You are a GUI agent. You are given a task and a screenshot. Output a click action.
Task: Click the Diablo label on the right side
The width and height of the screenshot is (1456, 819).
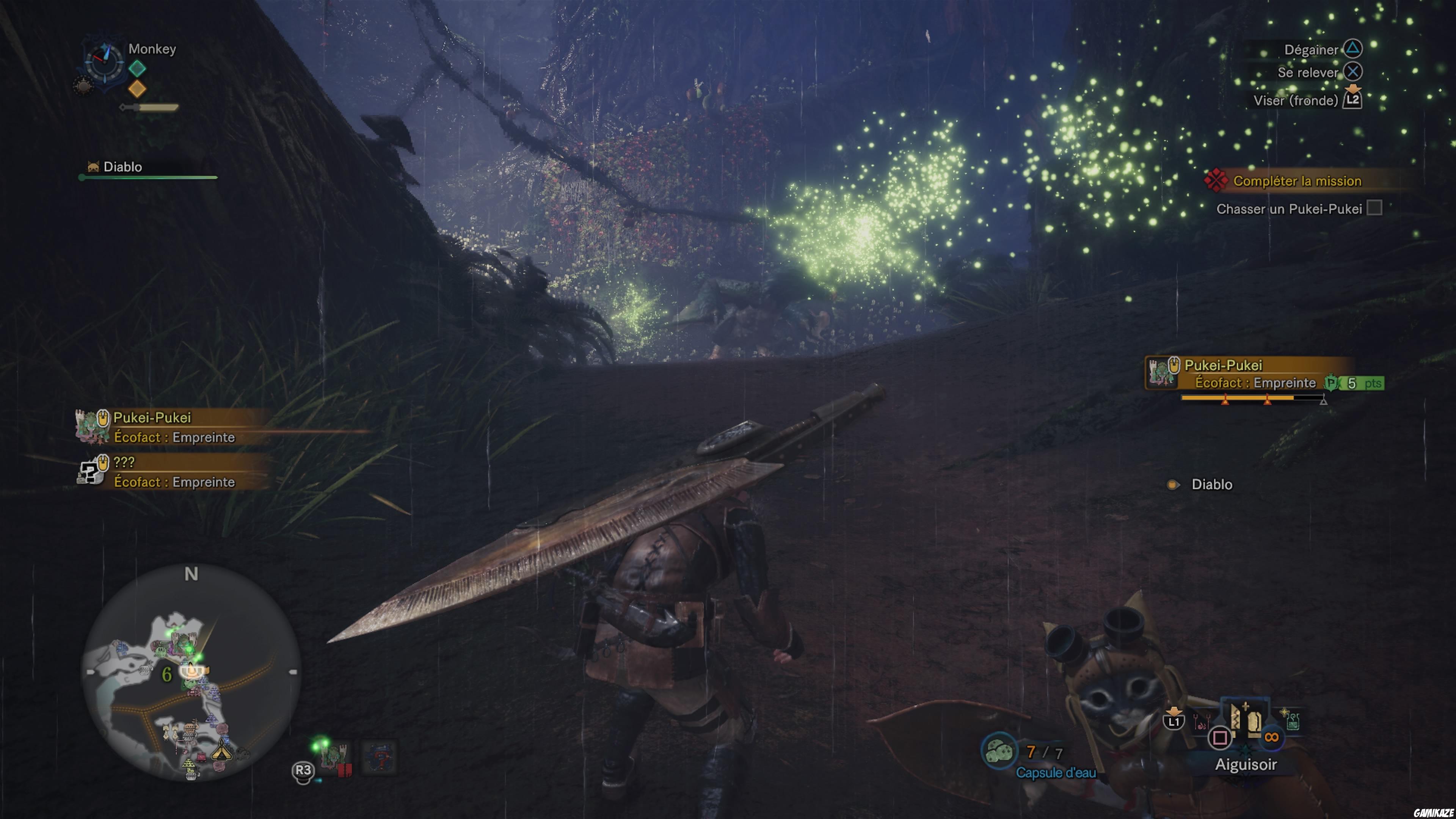[x=1213, y=484]
